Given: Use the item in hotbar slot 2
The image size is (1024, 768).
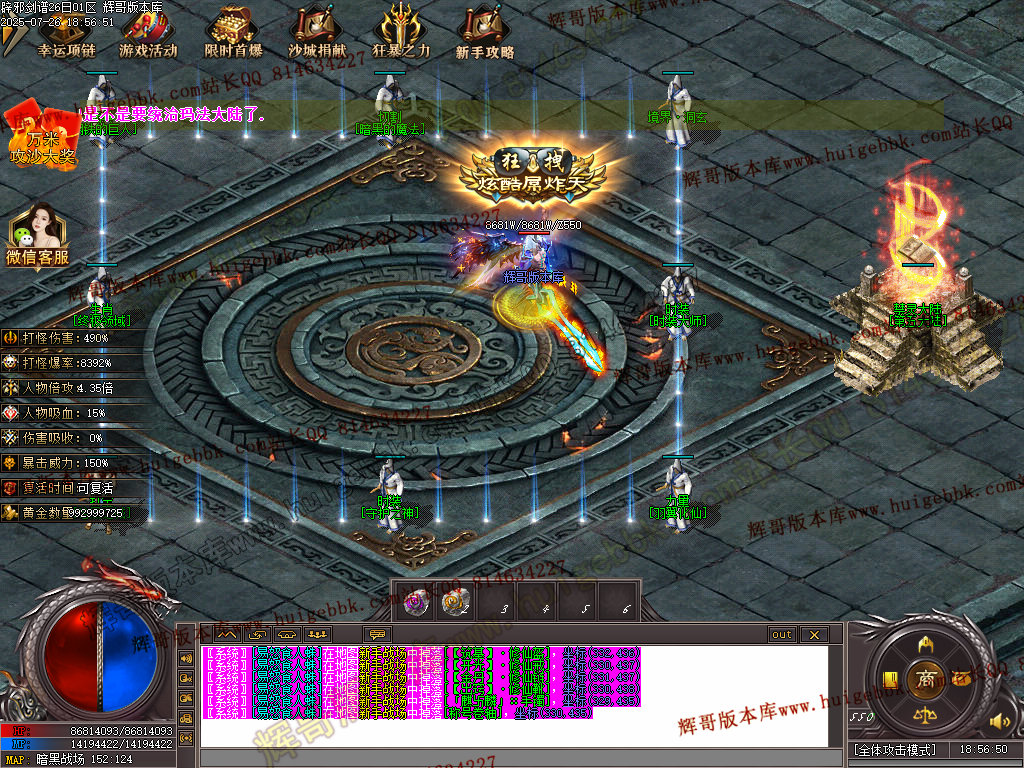Looking at the screenshot, I should (x=457, y=602).
